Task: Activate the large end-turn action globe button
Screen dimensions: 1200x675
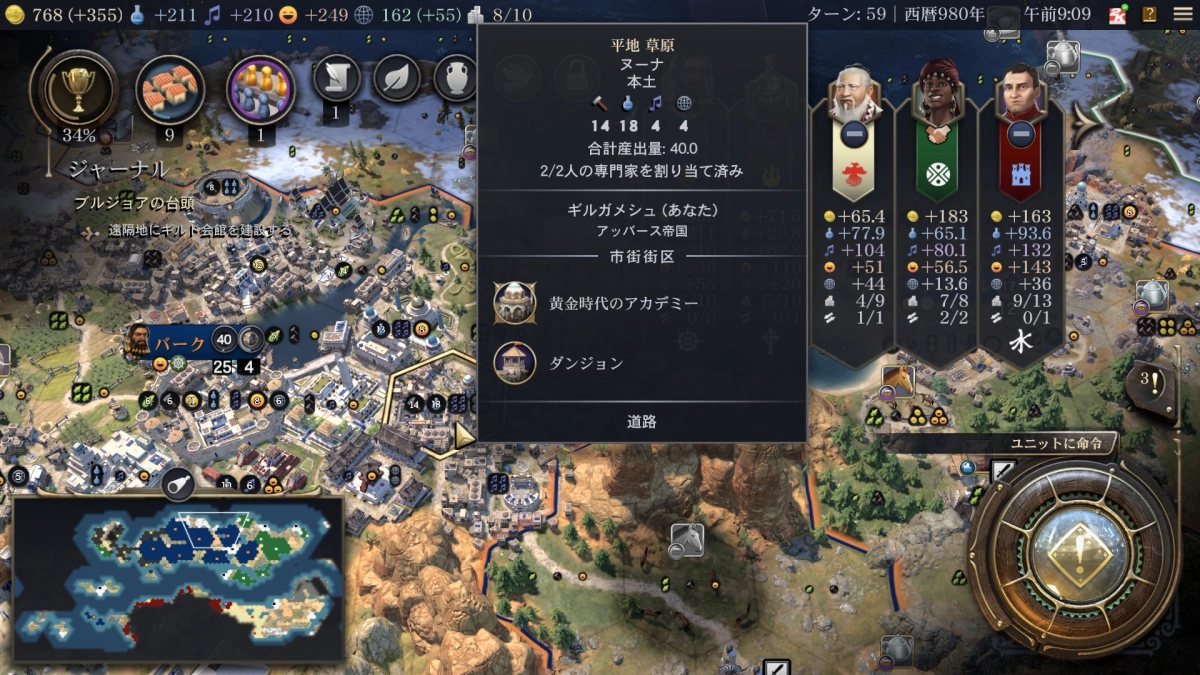Action: [1071, 554]
